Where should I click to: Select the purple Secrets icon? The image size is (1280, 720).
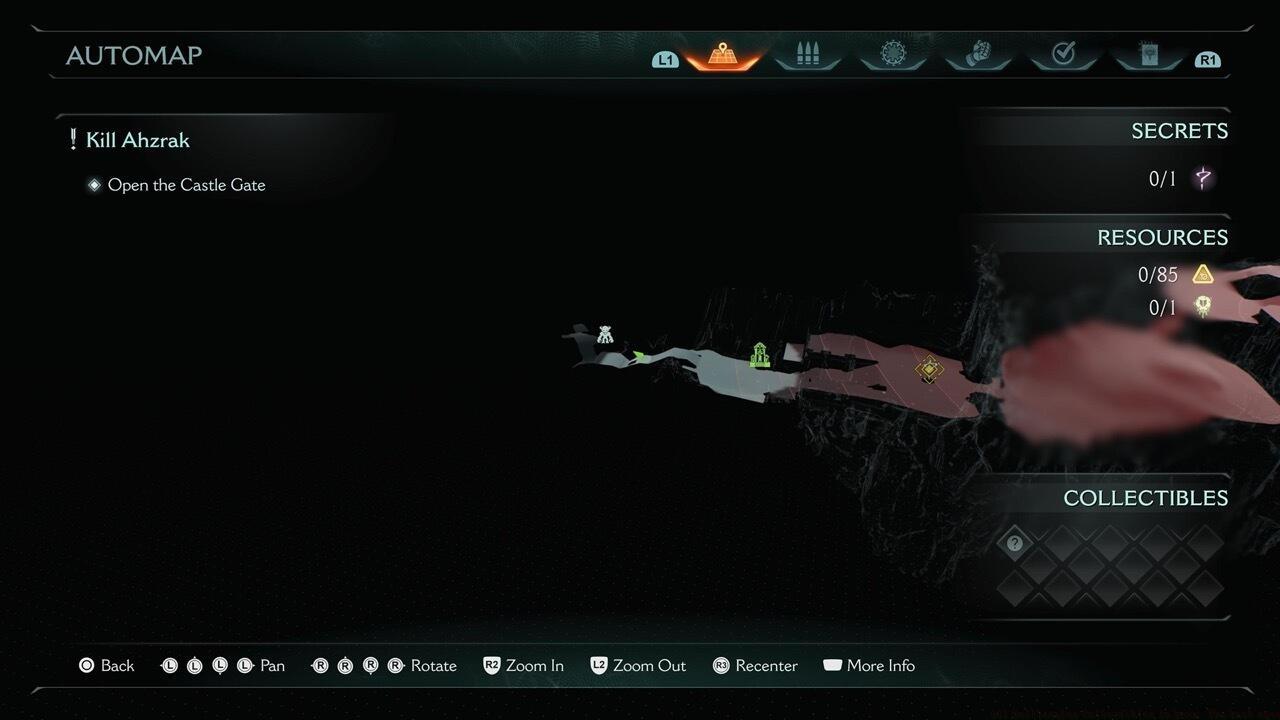1203,179
